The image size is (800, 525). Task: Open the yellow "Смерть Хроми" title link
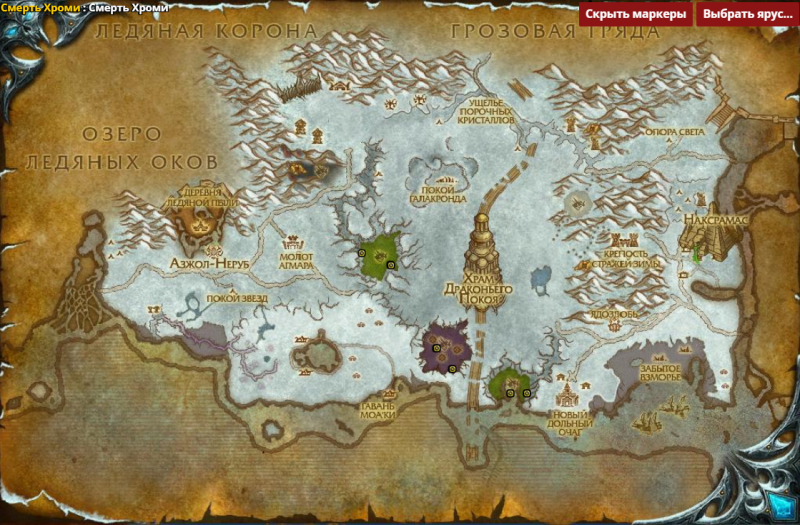(x=39, y=7)
